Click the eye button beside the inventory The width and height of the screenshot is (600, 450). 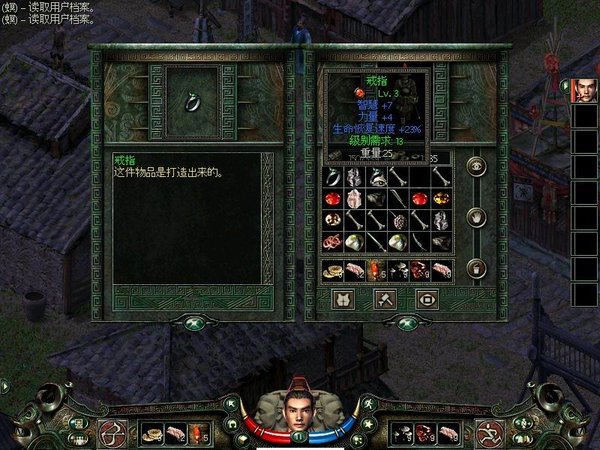tap(476, 167)
